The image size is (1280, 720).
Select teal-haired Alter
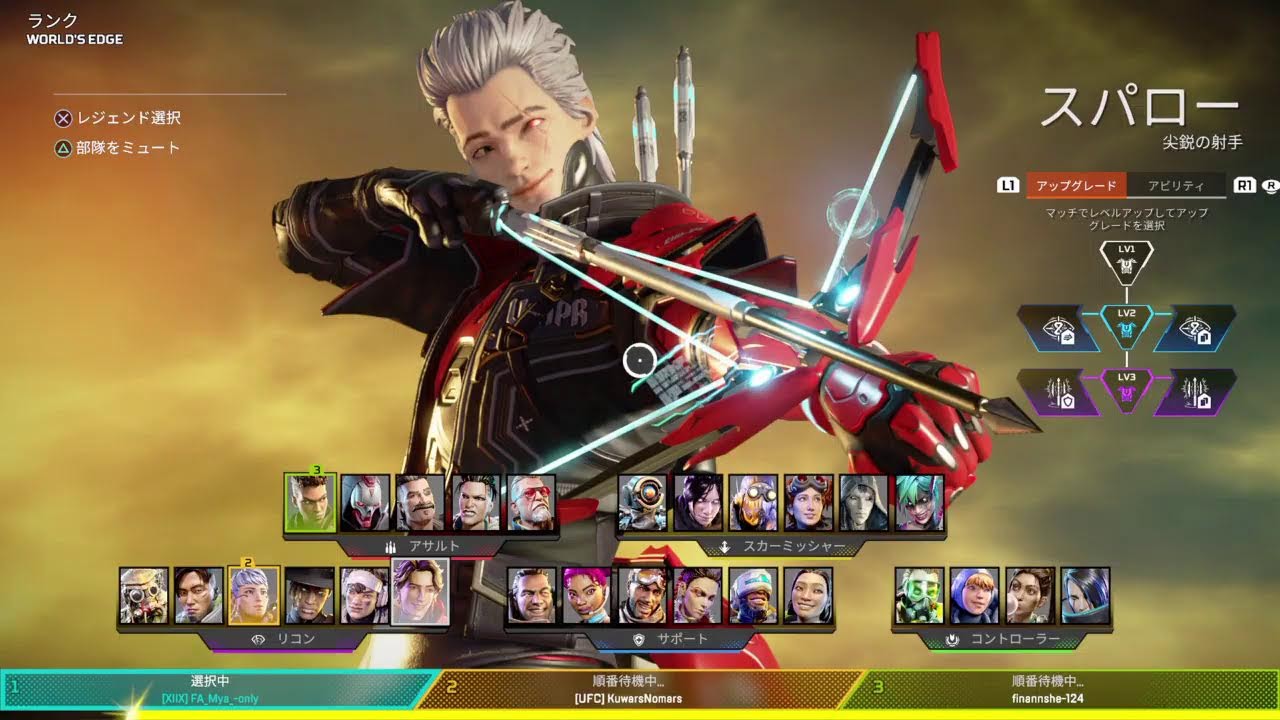tap(920, 502)
